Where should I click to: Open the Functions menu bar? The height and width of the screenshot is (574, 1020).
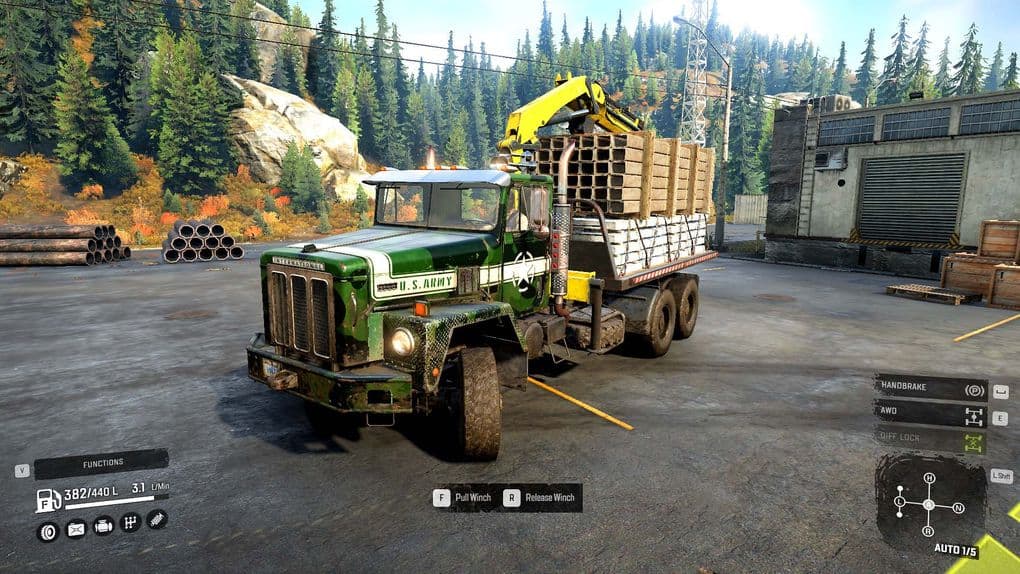pos(102,463)
